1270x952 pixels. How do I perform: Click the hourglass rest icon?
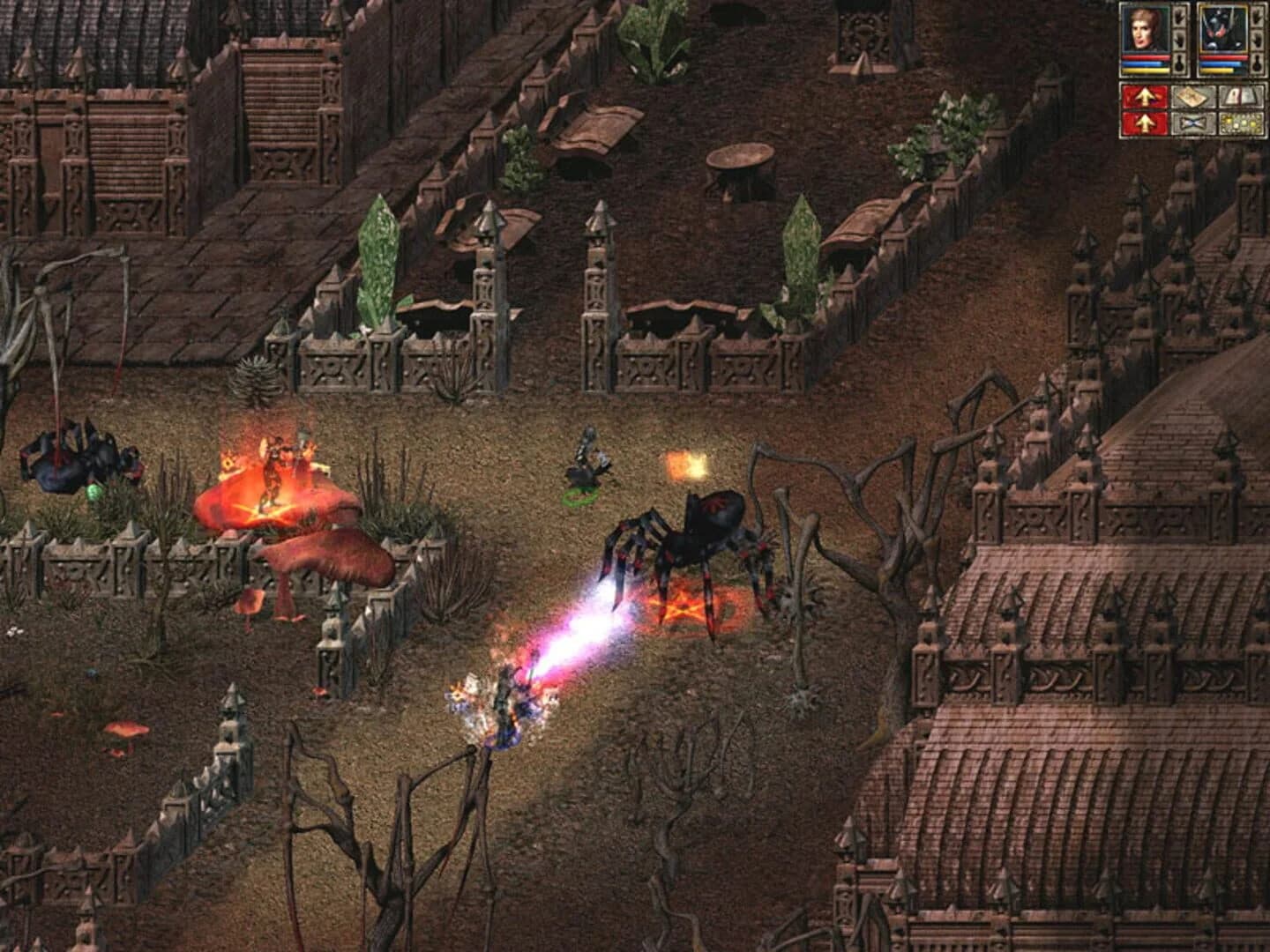click(1192, 122)
